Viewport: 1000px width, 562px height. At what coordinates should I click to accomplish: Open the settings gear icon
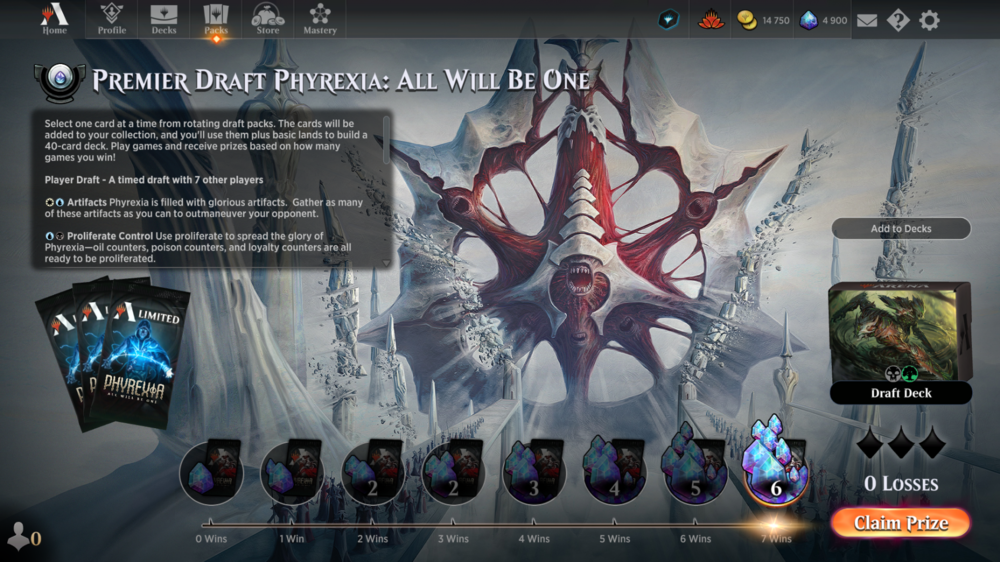click(929, 20)
